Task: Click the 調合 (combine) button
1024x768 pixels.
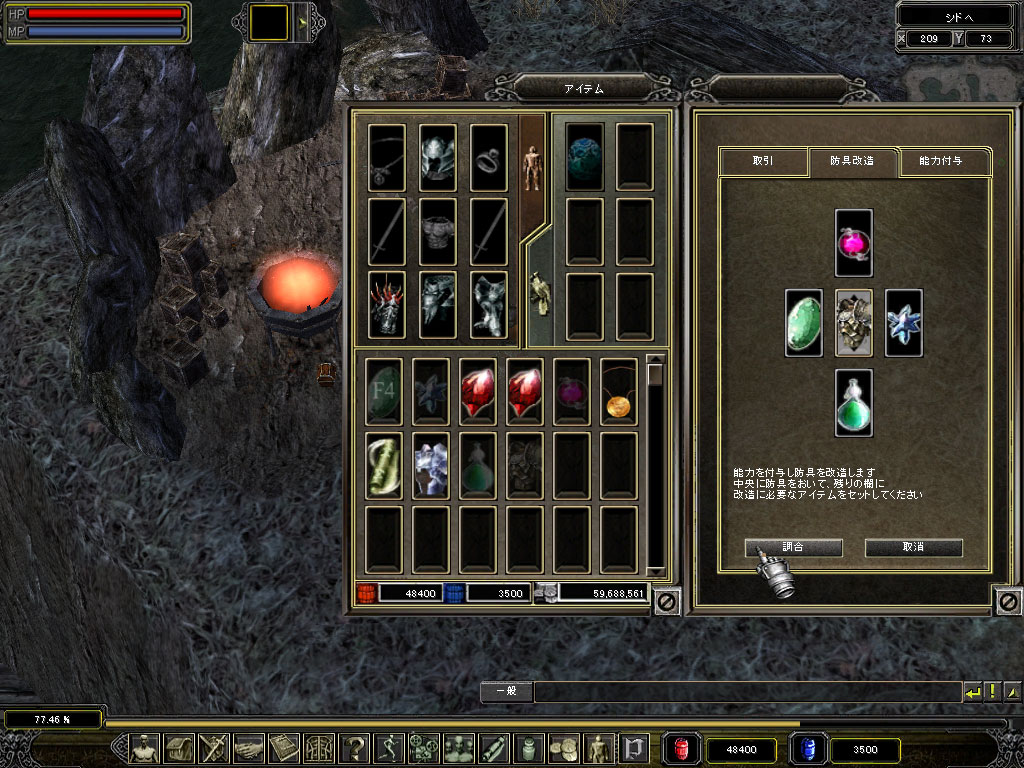Action: 793,548
